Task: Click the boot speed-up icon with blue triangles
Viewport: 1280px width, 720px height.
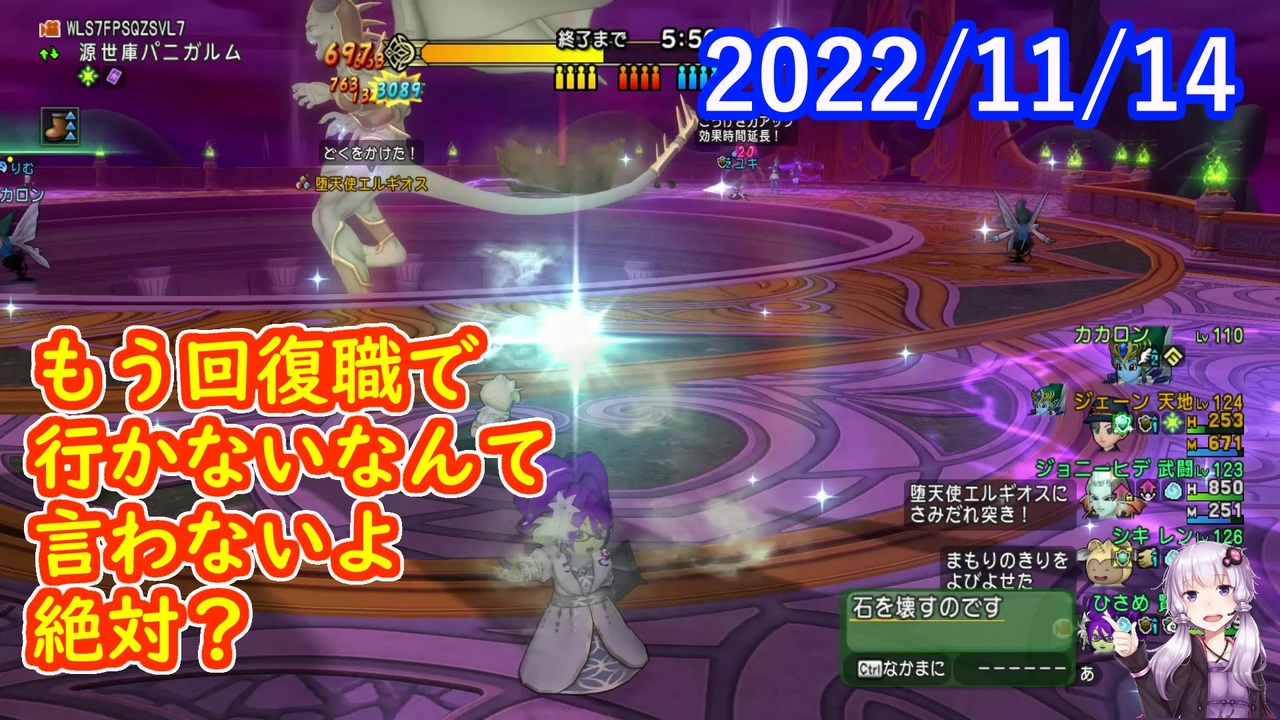Action: [59, 124]
